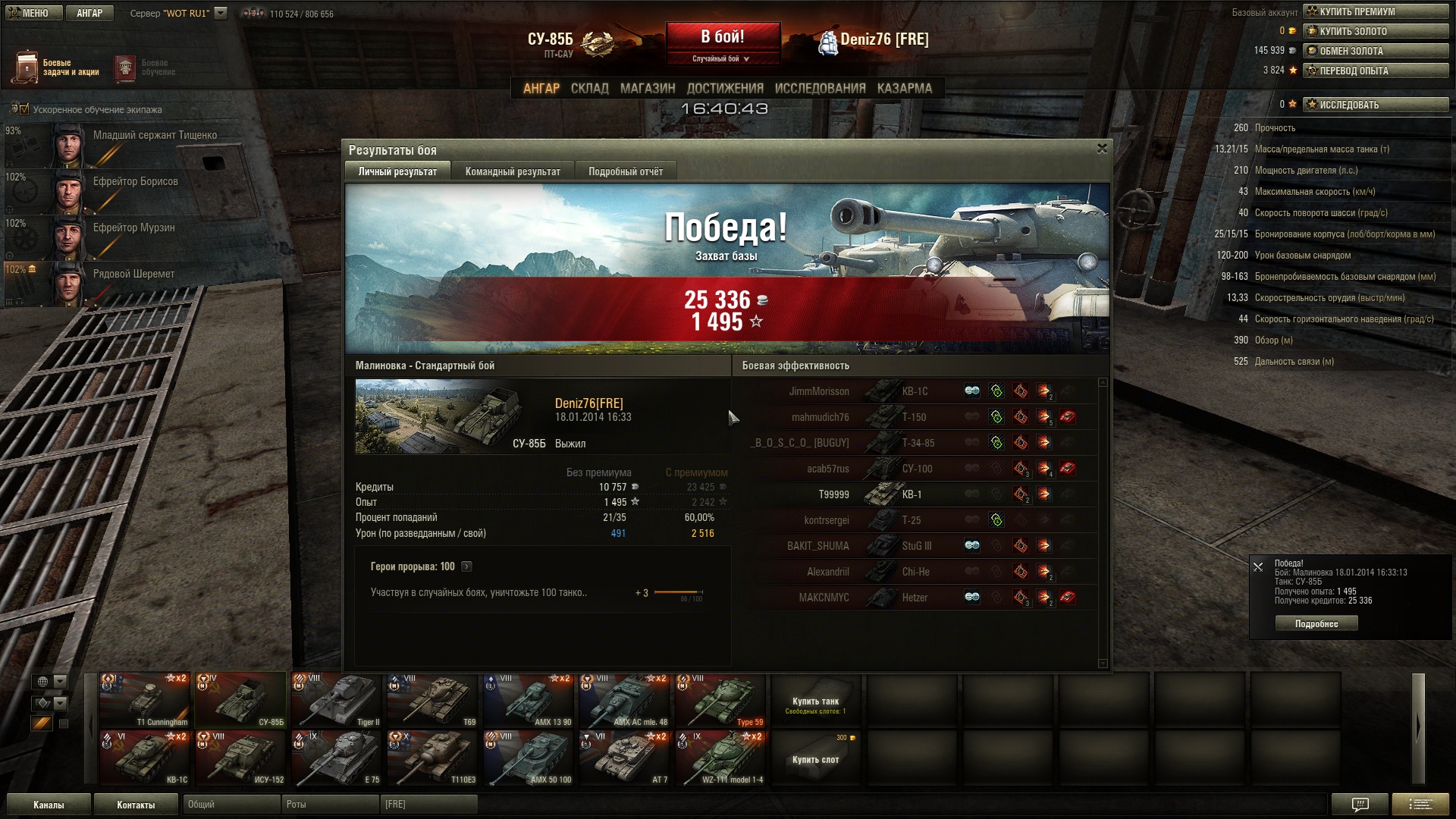Click Купить танк slot
1456x819 pixels.
(815, 702)
